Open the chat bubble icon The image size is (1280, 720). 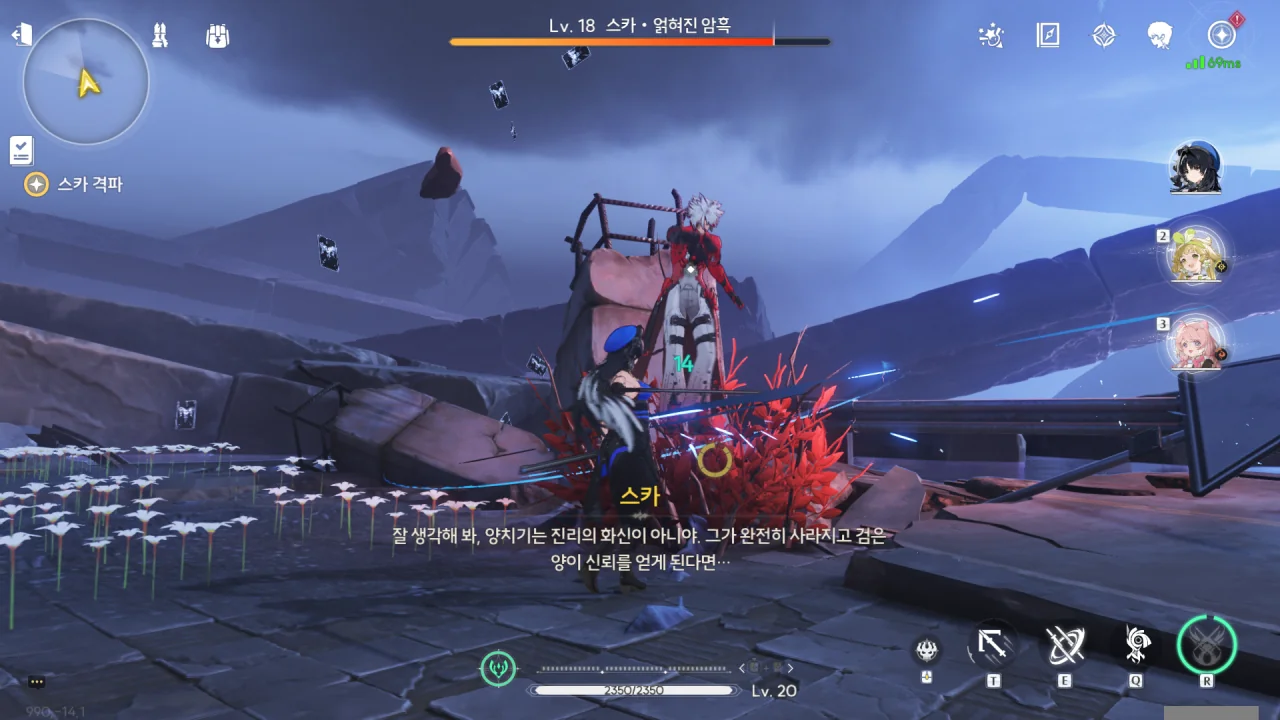tap(37, 682)
